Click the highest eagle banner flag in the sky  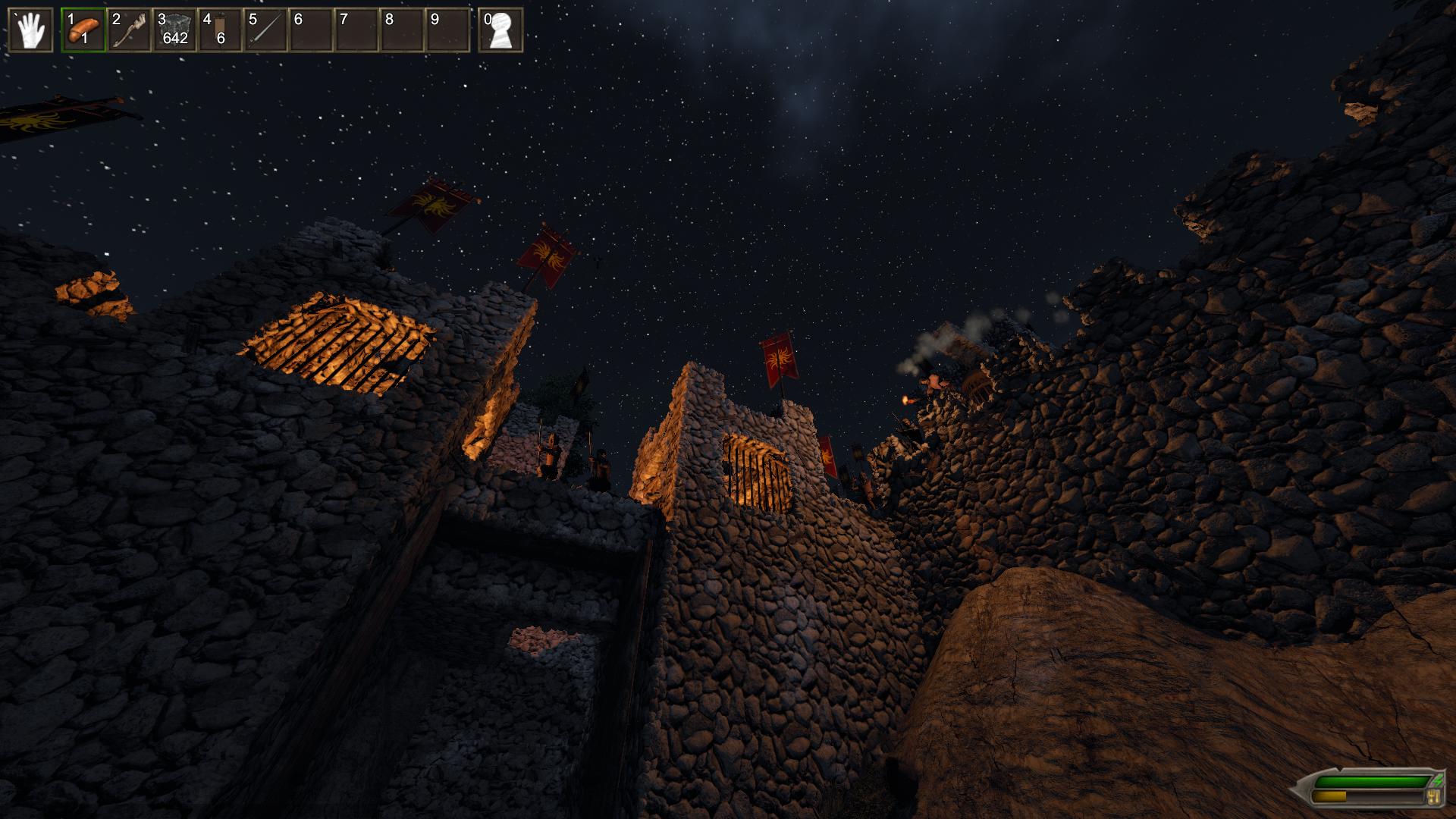coord(434,205)
